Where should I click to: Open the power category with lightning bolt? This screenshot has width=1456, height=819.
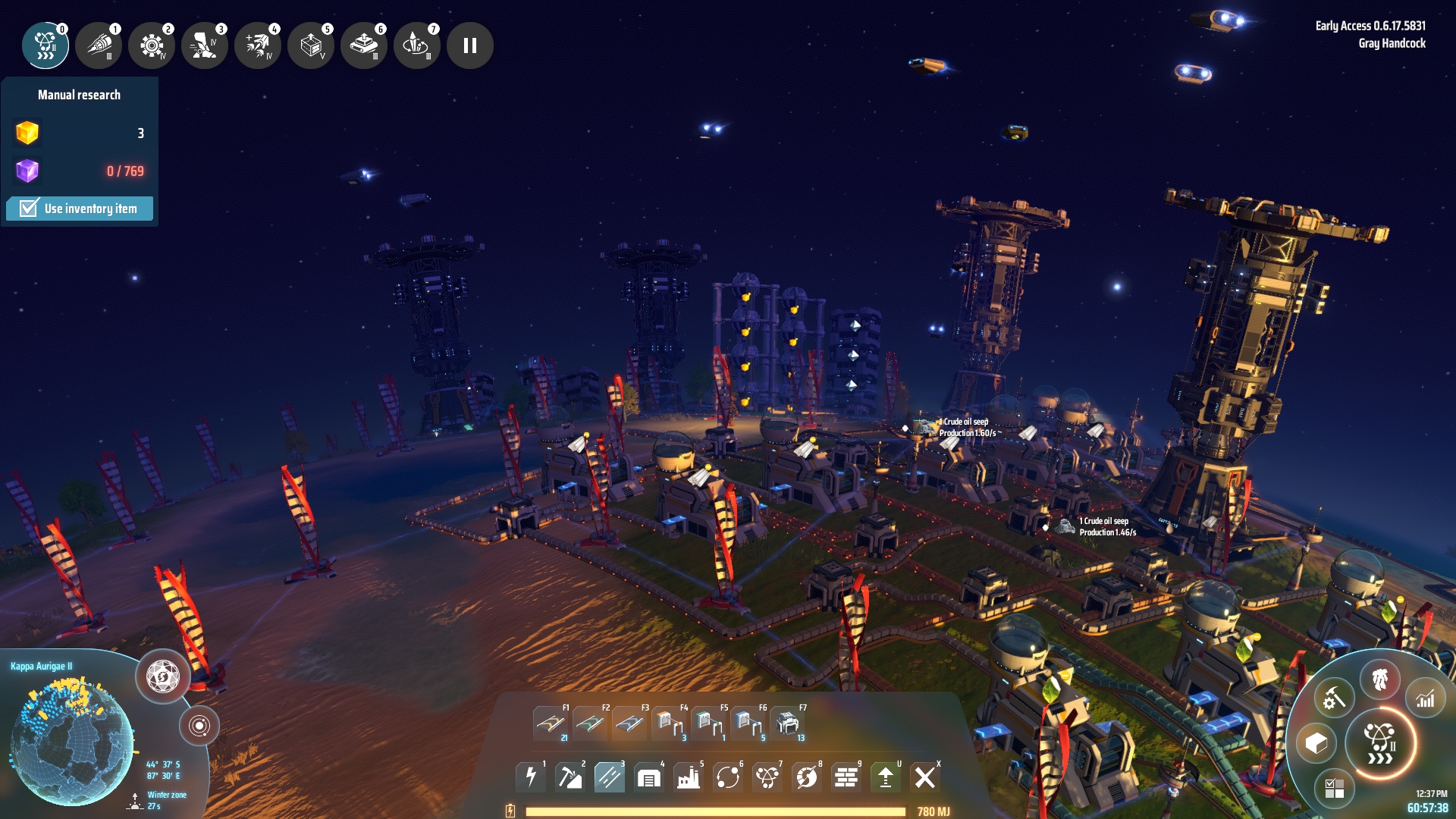pos(531,777)
